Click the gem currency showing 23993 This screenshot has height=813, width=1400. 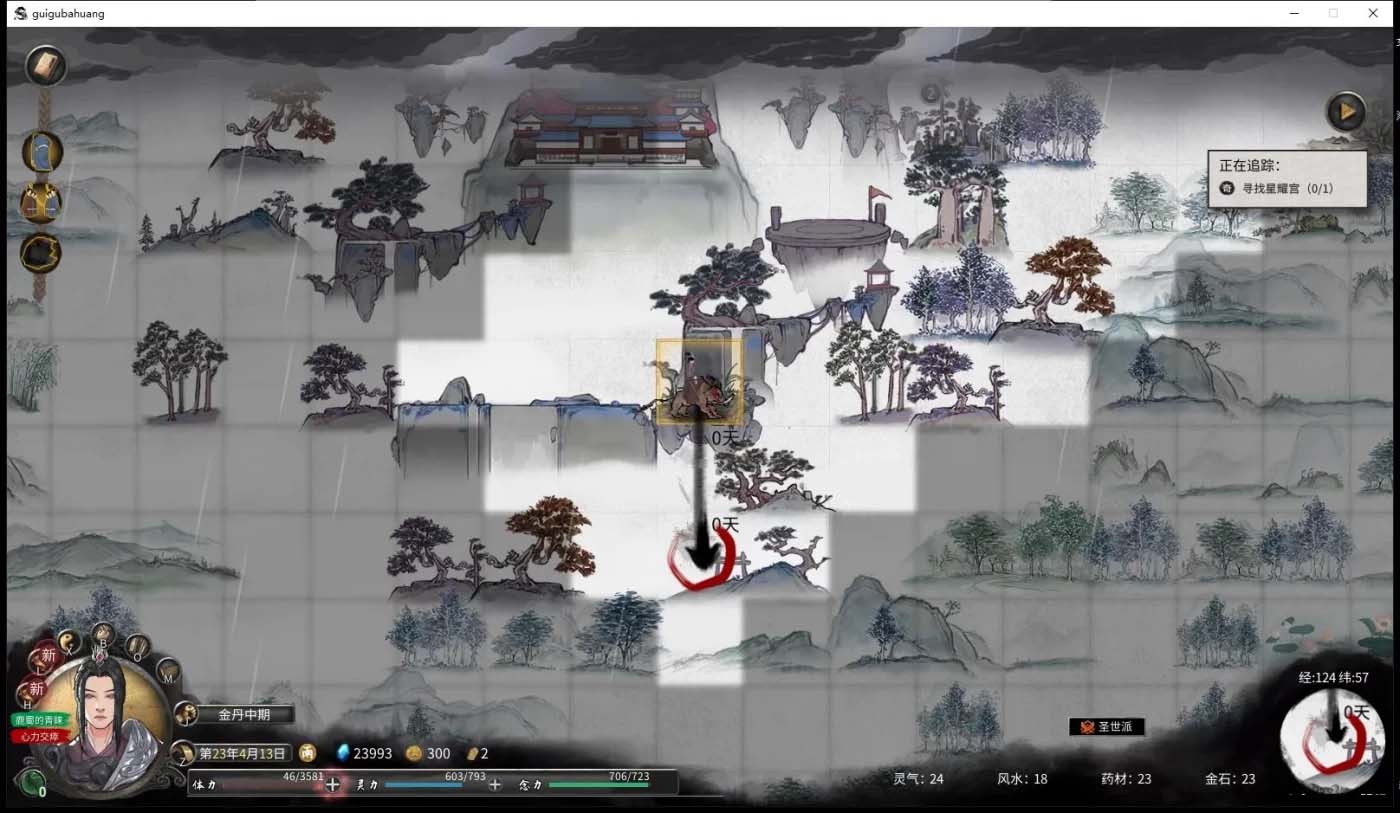coord(362,753)
